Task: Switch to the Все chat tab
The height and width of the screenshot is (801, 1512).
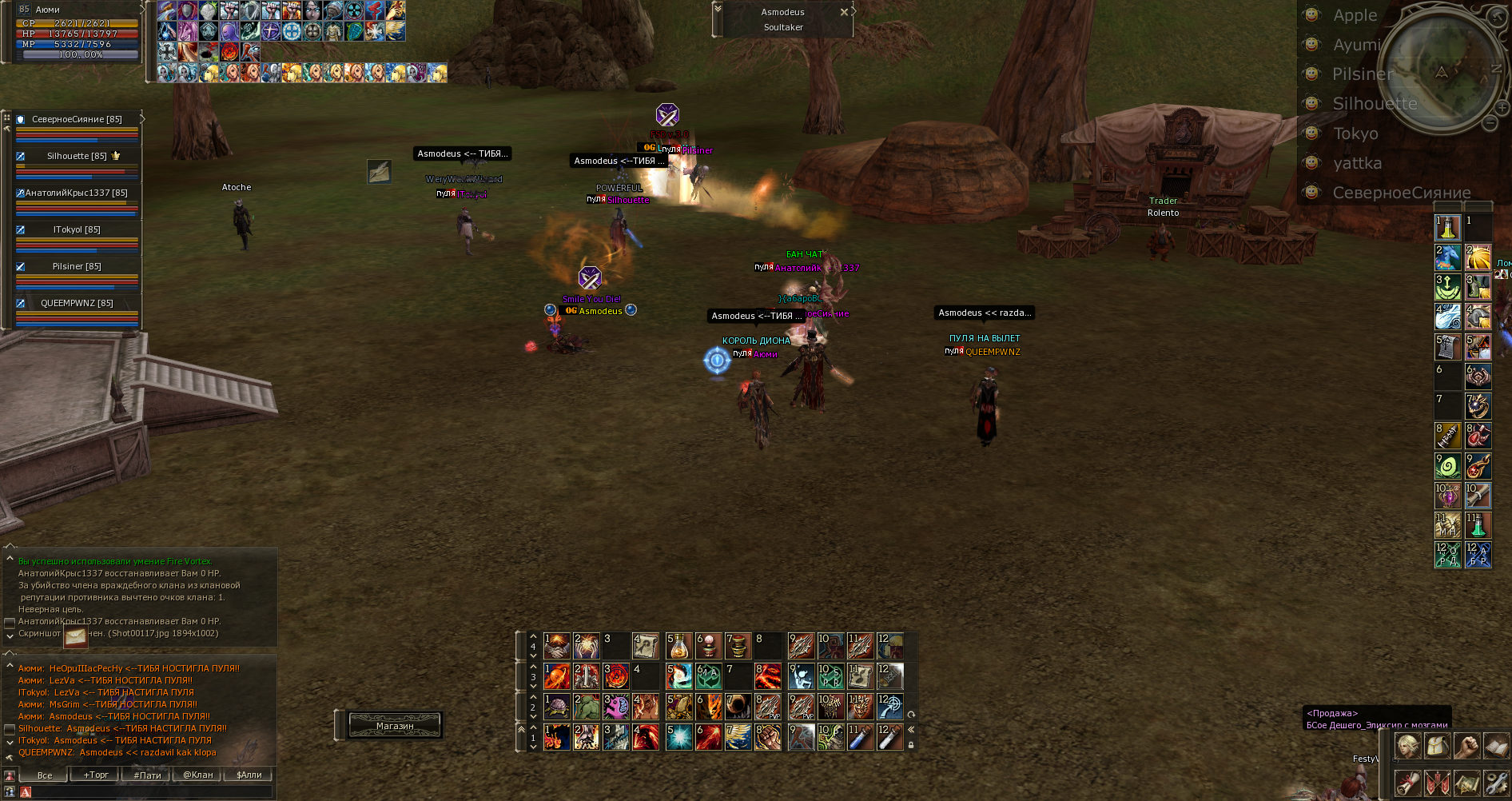Action: [x=45, y=775]
